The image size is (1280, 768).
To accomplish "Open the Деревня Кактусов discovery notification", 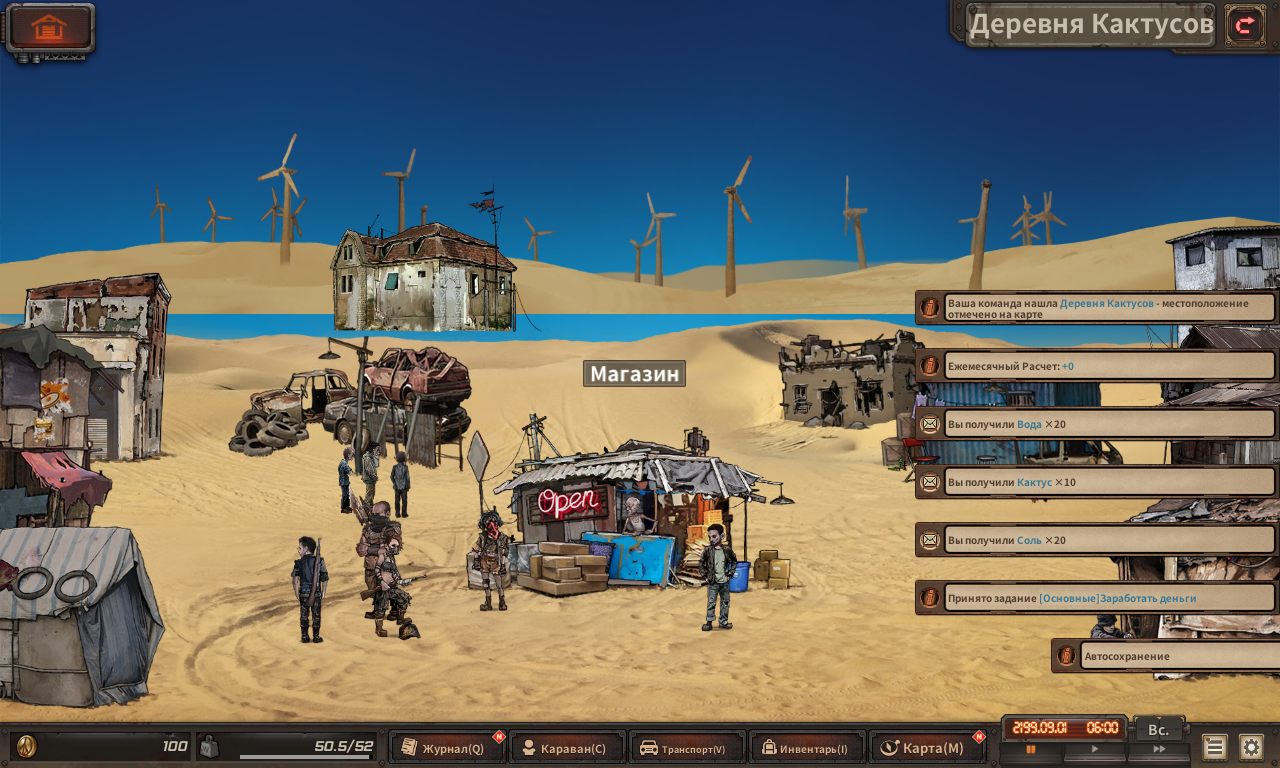I will point(1096,308).
